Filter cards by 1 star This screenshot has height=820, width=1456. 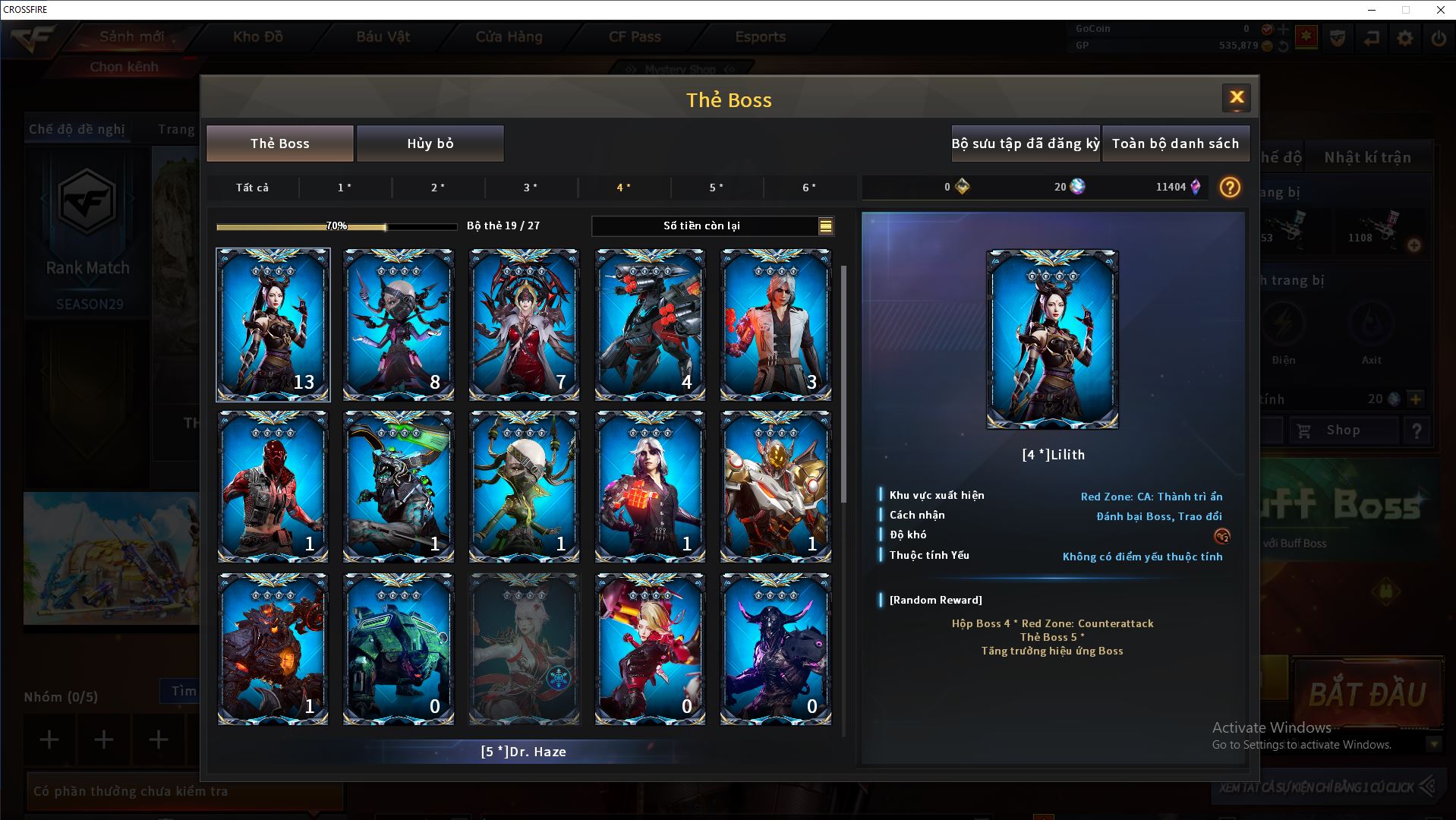tap(345, 188)
